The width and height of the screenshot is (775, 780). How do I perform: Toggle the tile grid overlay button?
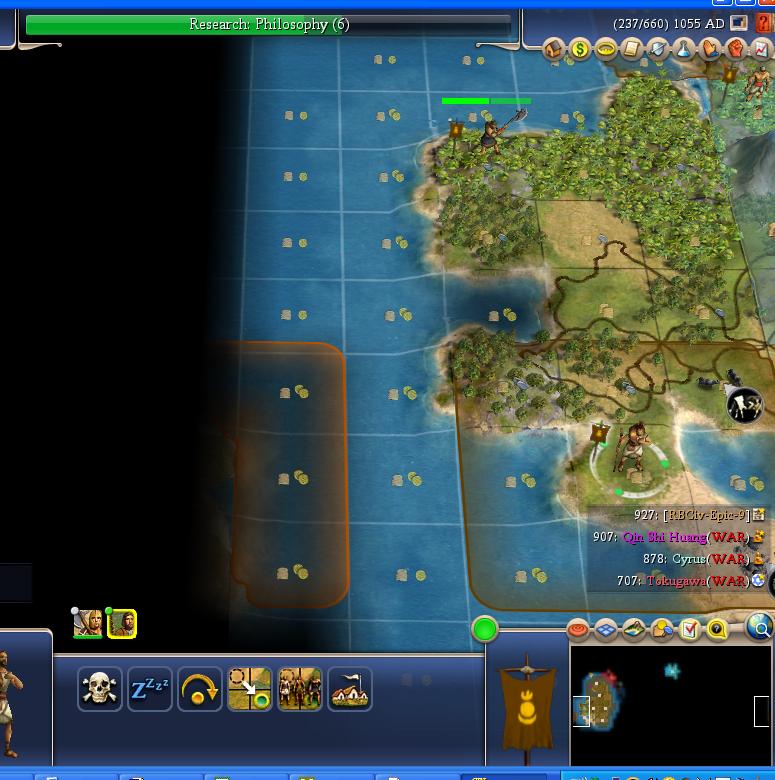point(606,629)
